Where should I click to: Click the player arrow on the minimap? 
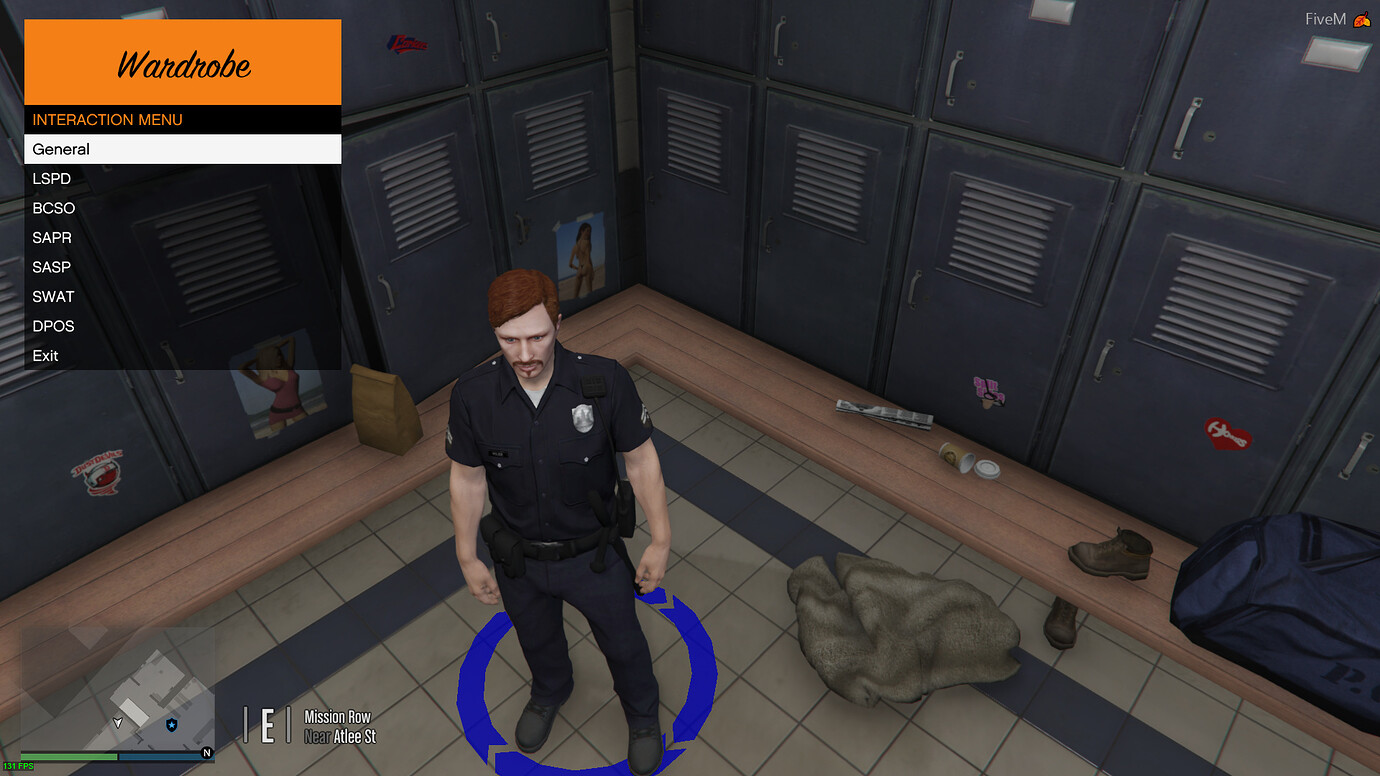(x=117, y=720)
